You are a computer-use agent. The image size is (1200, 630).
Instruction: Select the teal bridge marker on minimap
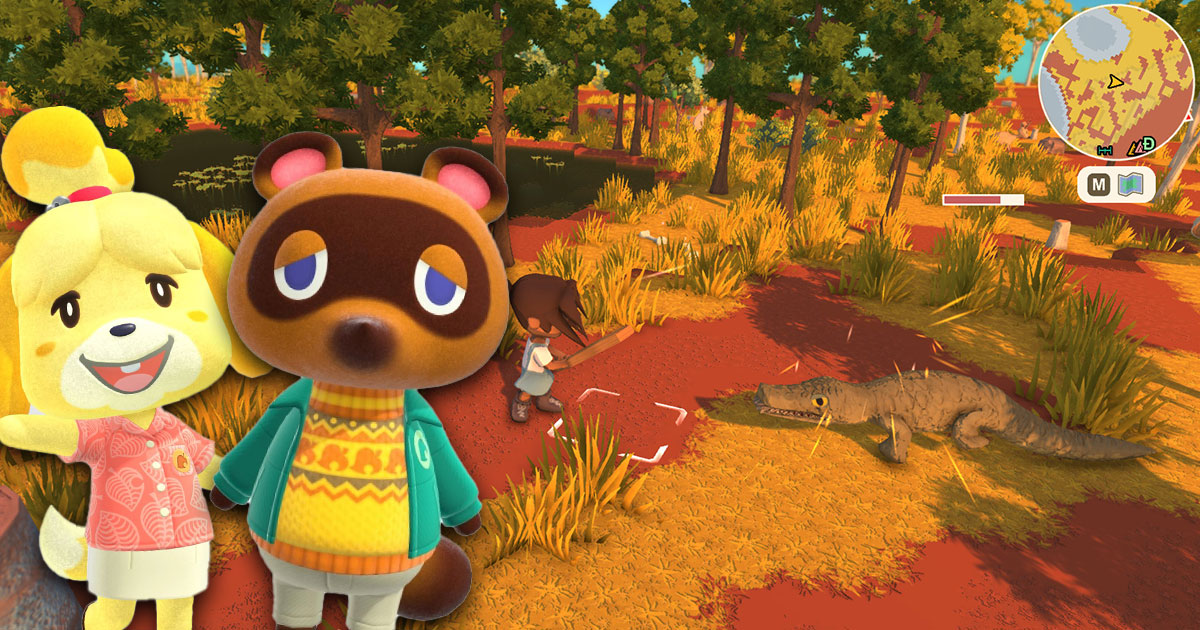[x=1106, y=150]
